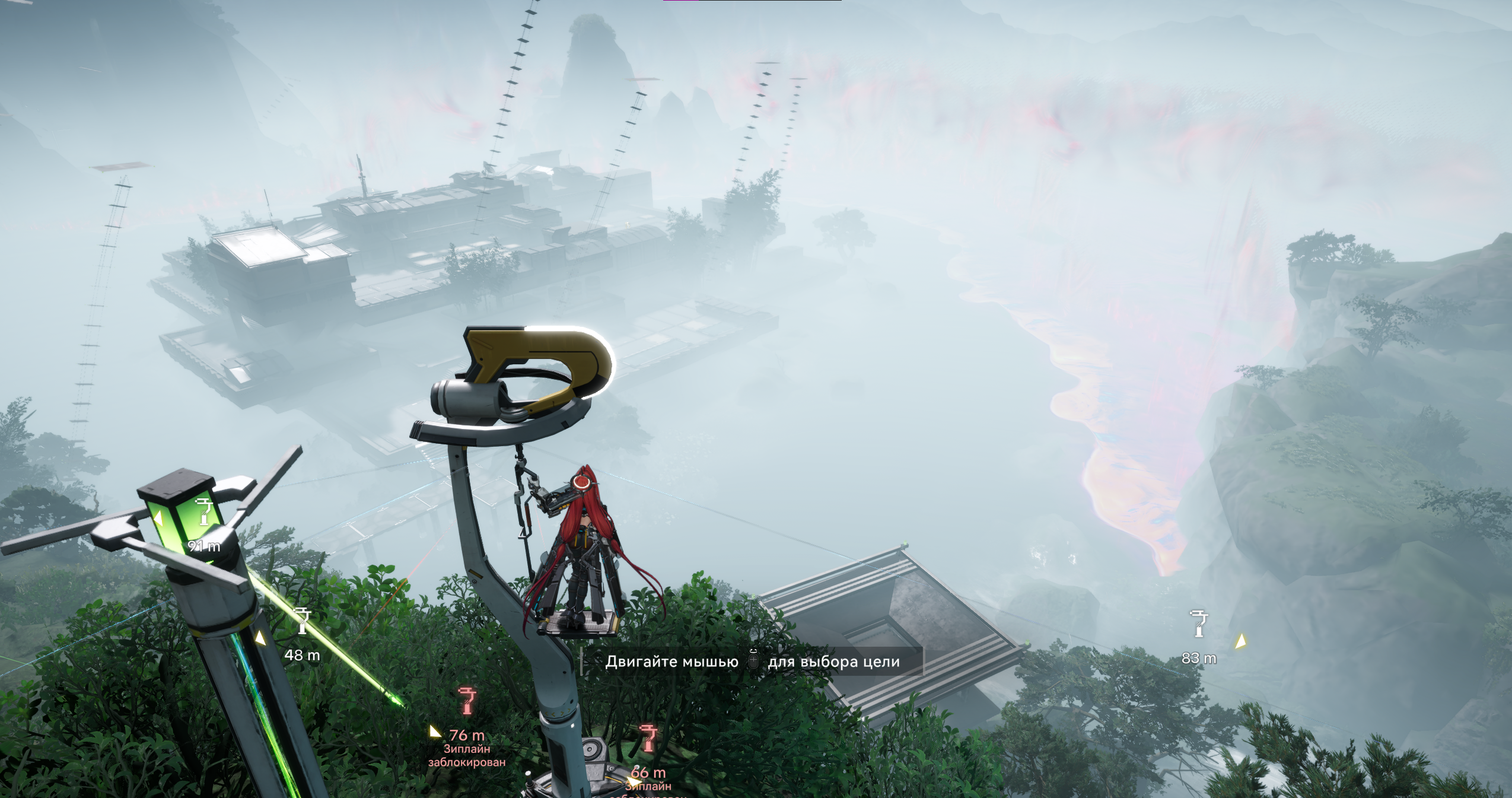Viewport: 1512px width, 798px height.
Task: Select the zipline target at 48 m
Action: tap(303, 622)
